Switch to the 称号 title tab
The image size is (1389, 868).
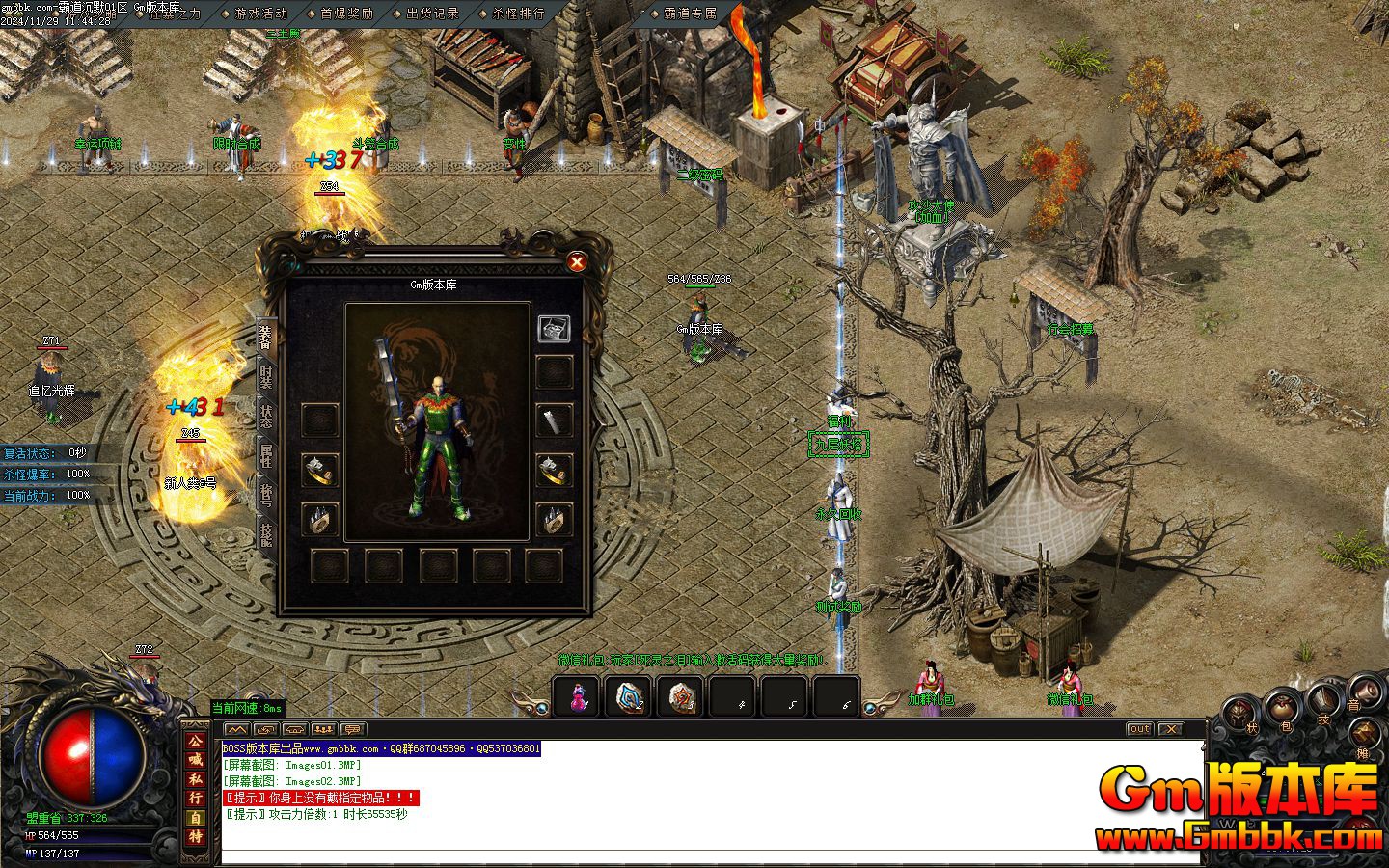coord(266,495)
